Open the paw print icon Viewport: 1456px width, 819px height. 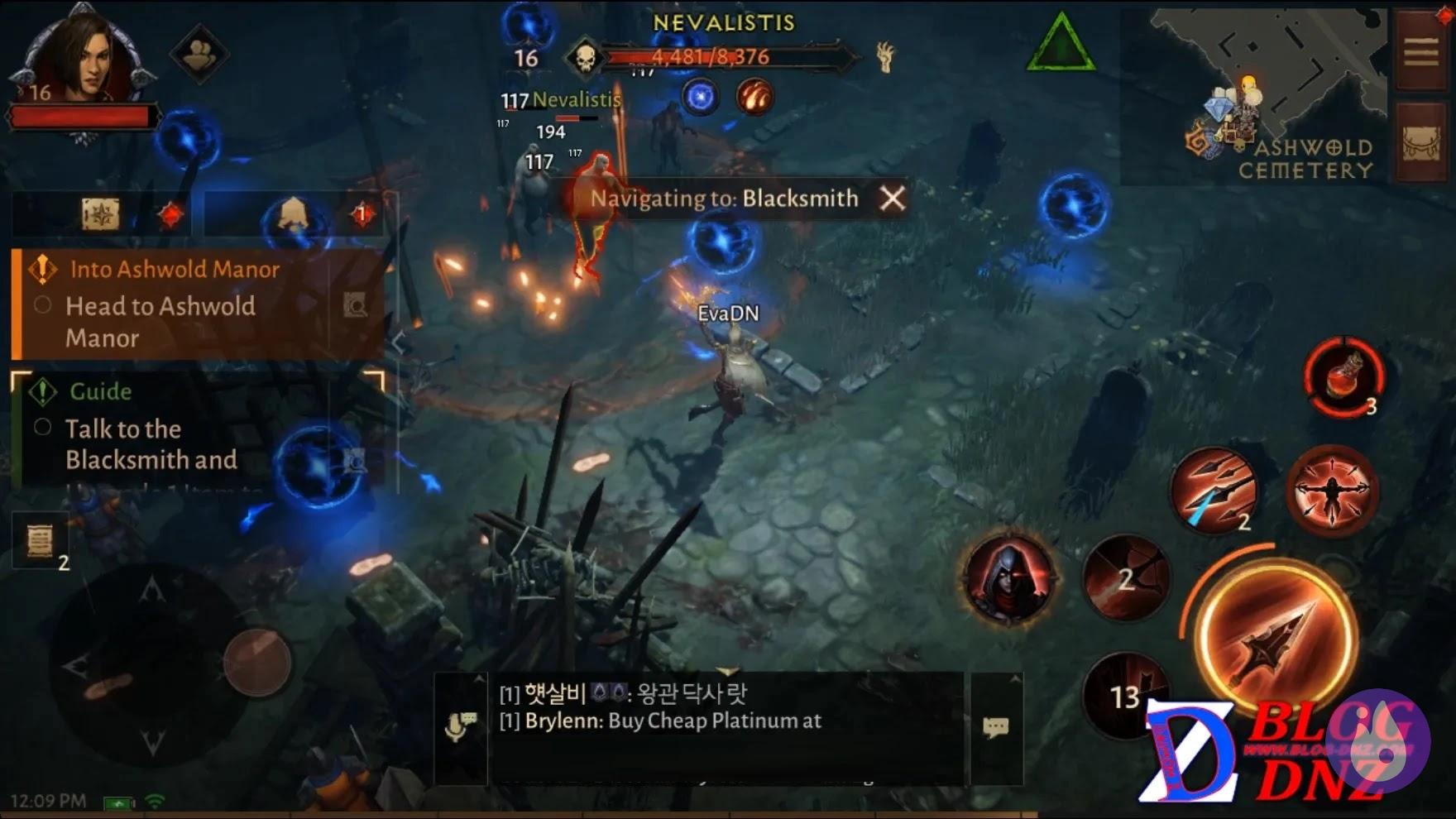click(199, 55)
